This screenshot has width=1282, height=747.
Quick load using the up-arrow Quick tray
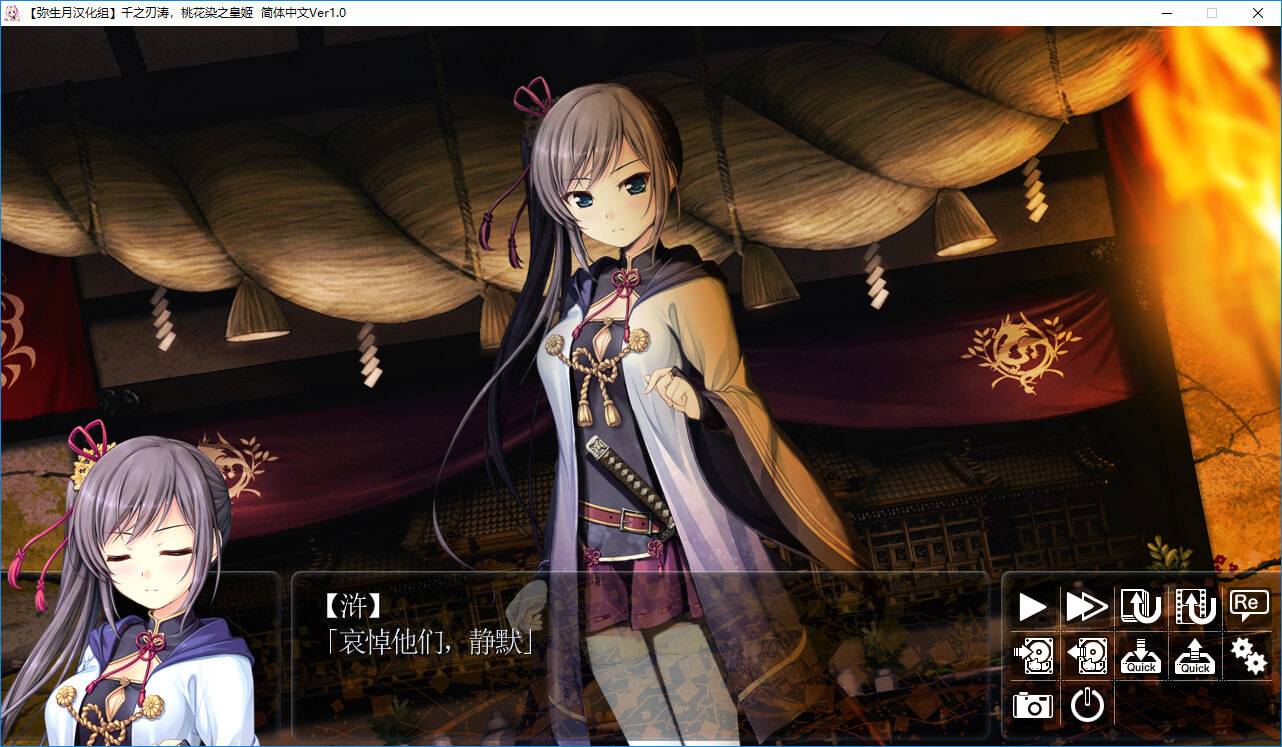pyautogui.click(x=1195, y=656)
